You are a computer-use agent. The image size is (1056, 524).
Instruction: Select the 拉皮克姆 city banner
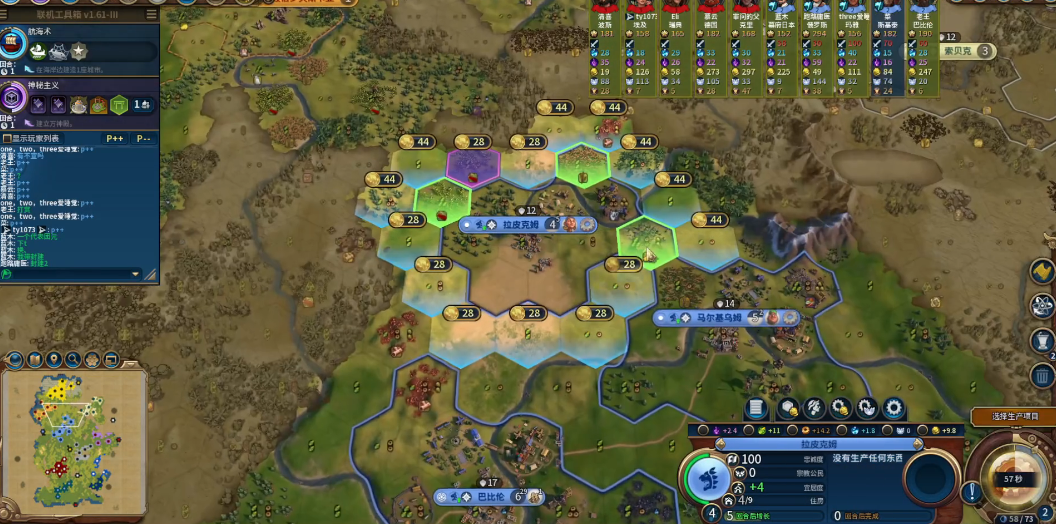tap(520, 225)
